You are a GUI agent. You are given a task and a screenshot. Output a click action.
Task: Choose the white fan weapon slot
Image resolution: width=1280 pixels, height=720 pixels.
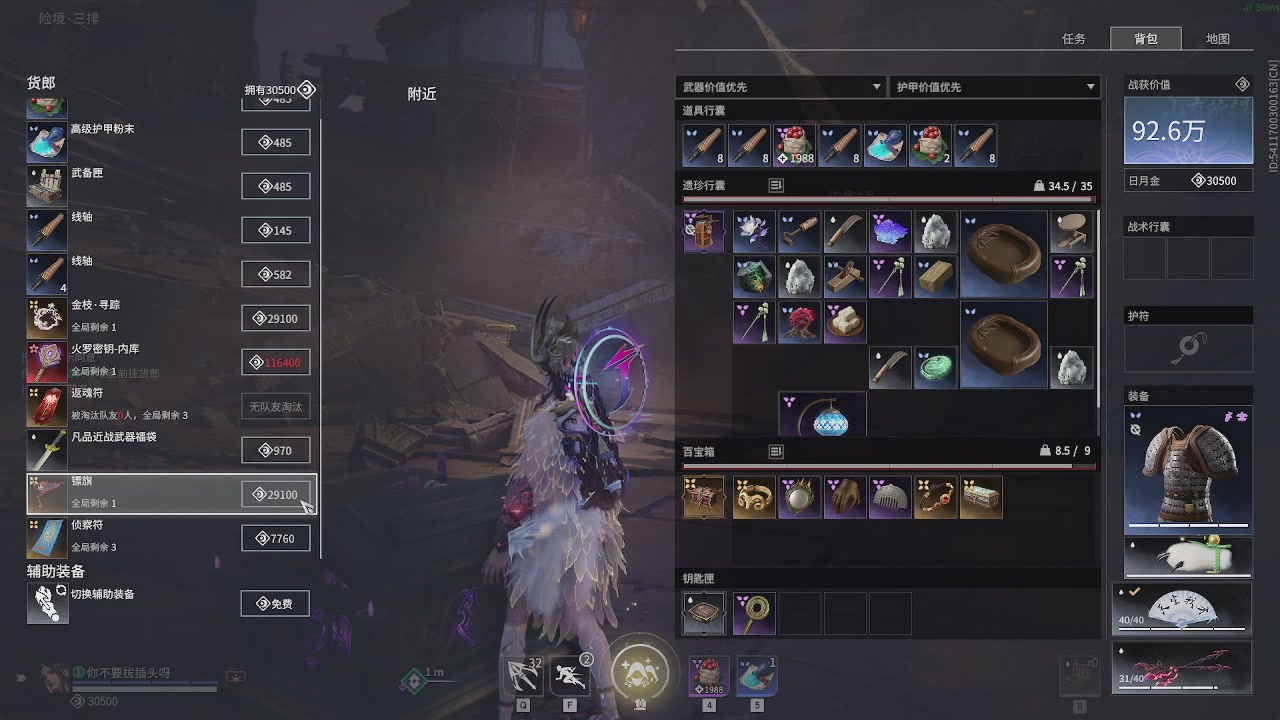point(1182,610)
